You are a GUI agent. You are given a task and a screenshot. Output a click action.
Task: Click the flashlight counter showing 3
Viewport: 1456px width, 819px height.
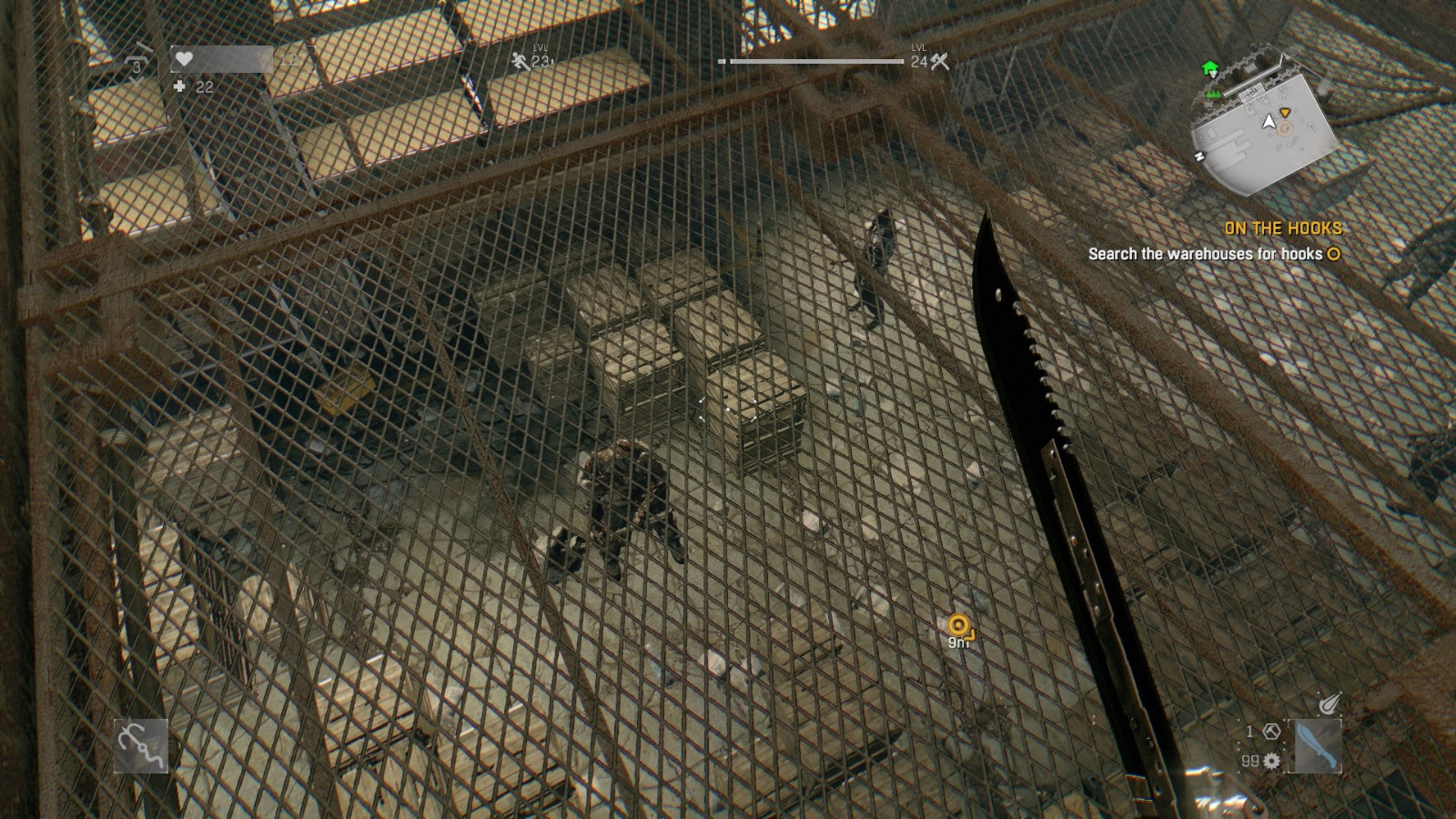137,67
